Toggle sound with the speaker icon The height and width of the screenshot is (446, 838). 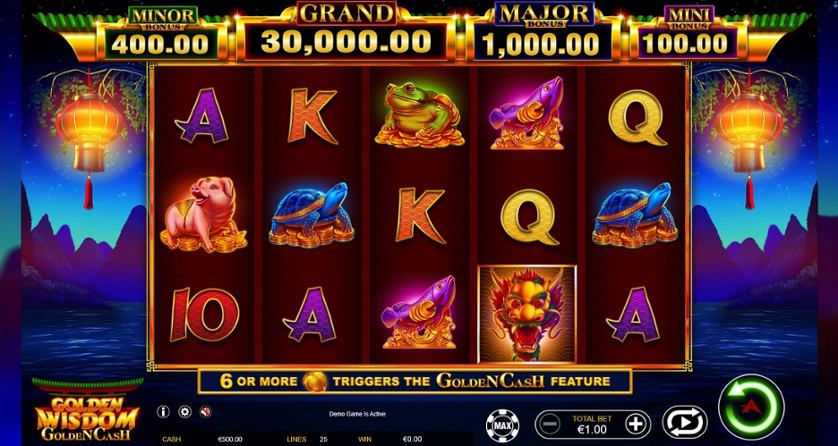click(204, 411)
